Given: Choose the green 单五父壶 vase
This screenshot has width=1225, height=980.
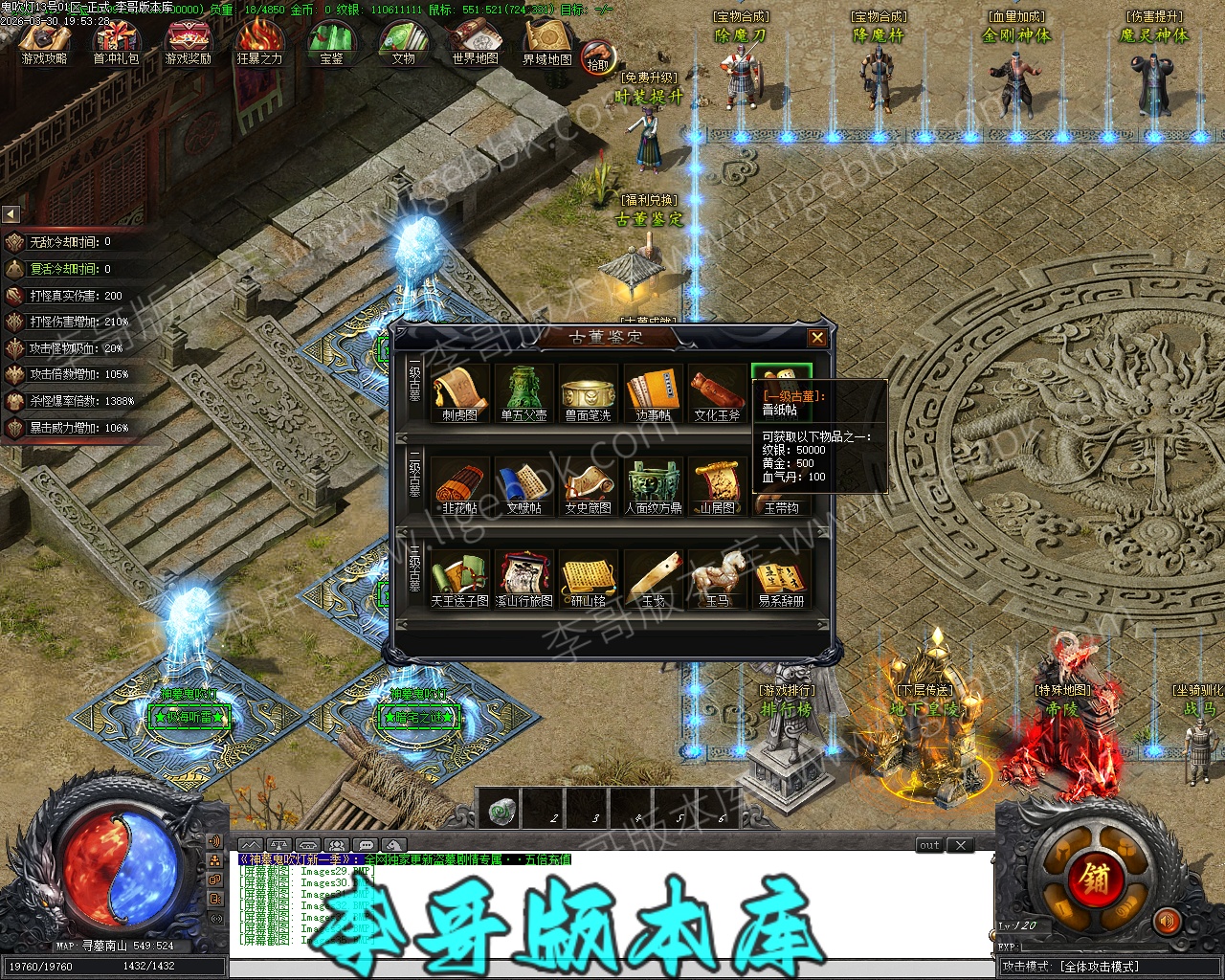Looking at the screenshot, I should (523, 390).
